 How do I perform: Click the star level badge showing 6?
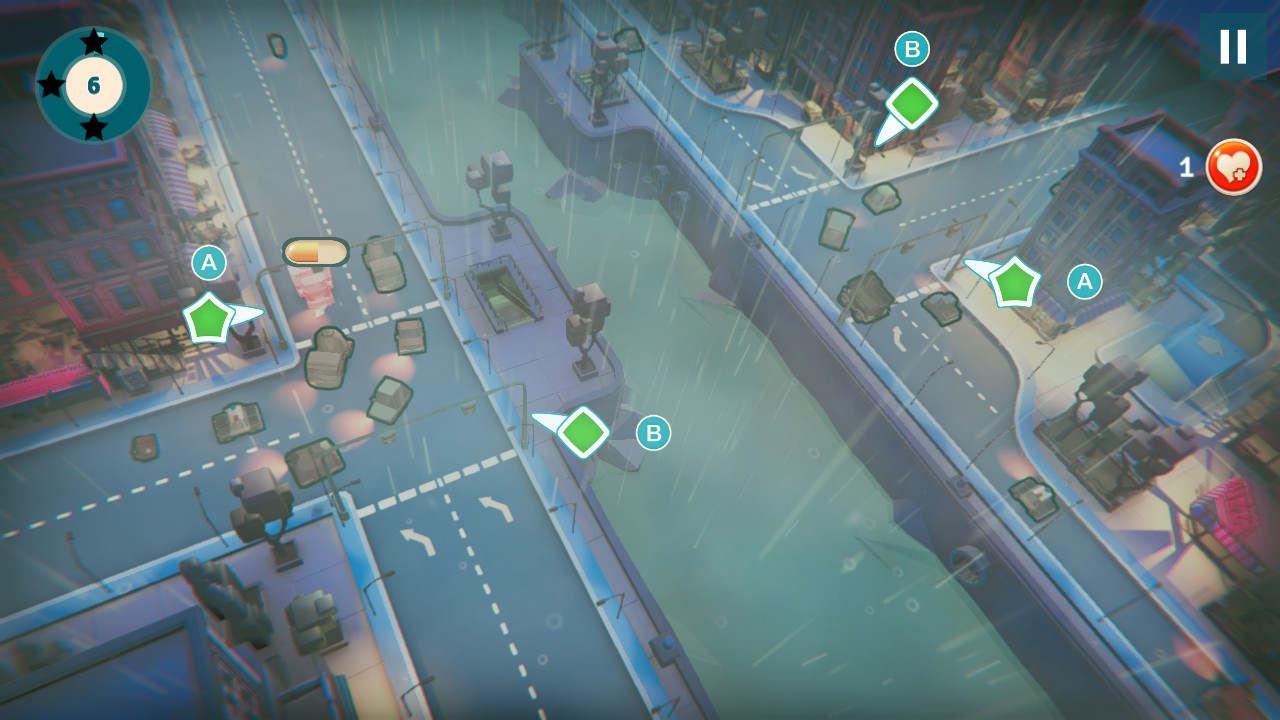coord(93,86)
